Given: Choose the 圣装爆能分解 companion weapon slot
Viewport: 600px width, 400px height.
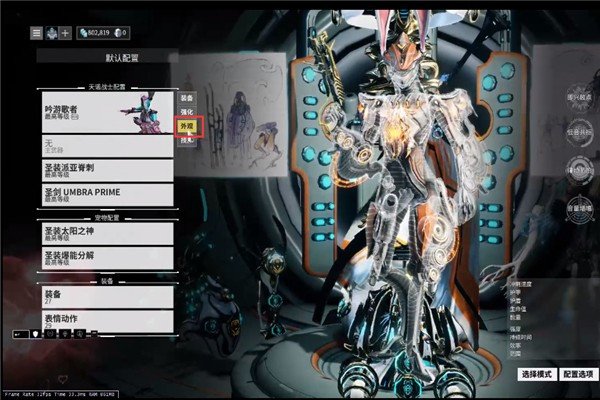Looking at the screenshot, I should (106, 259).
